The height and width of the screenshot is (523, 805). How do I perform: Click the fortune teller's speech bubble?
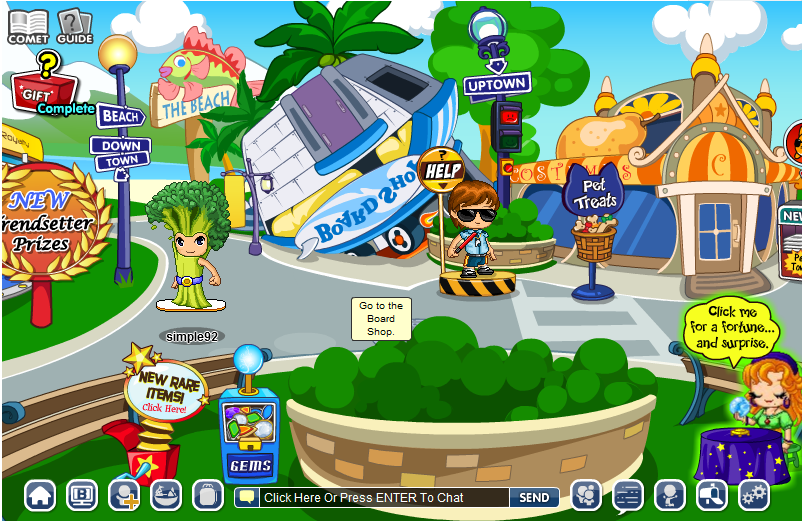tap(732, 326)
